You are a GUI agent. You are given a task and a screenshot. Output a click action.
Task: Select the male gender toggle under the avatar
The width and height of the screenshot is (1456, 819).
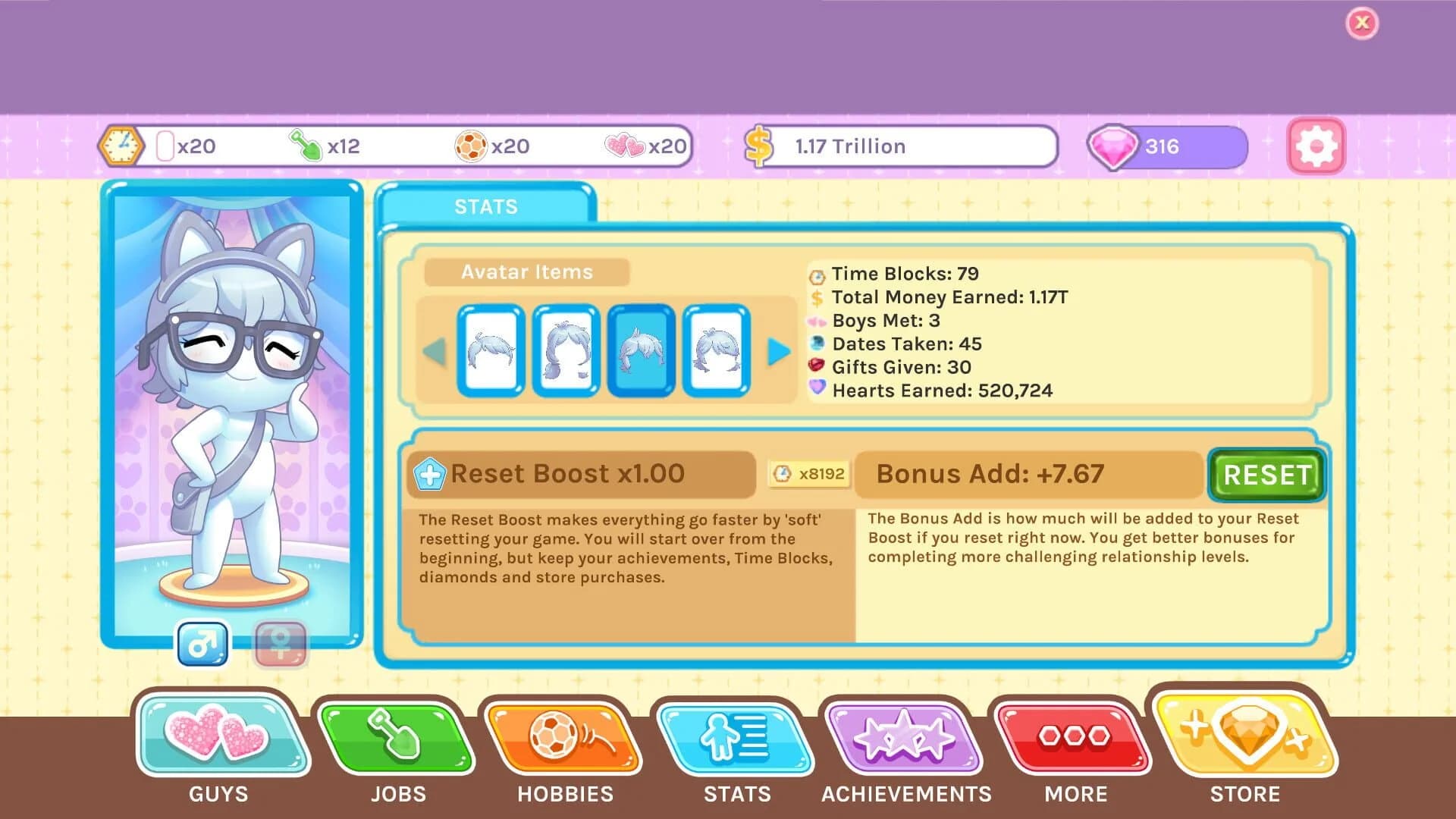202,644
